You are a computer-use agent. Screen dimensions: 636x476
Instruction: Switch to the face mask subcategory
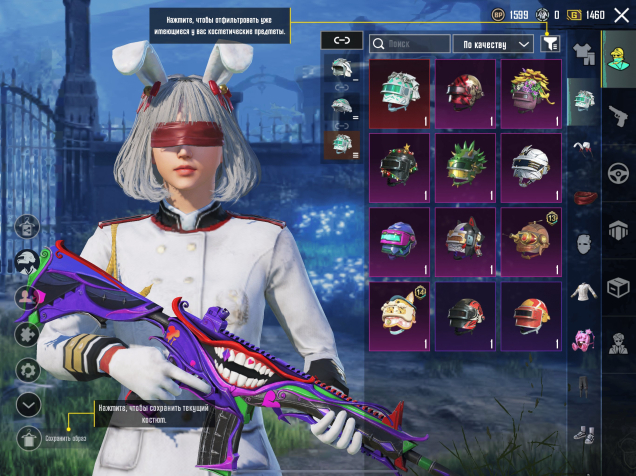click(583, 242)
